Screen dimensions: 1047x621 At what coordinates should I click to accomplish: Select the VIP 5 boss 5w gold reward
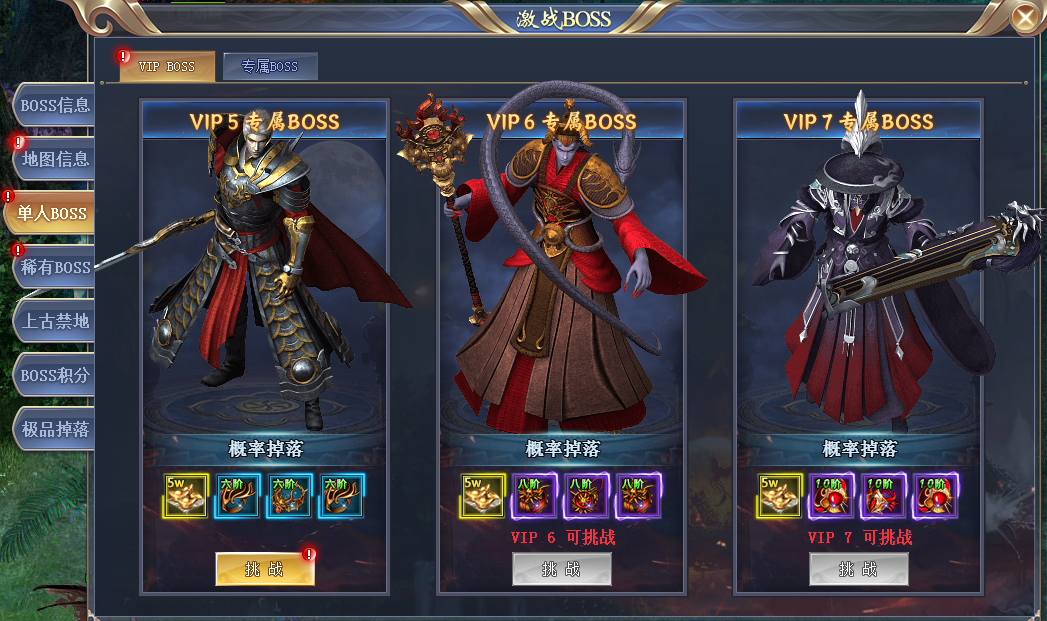pyautogui.click(x=186, y=496)
